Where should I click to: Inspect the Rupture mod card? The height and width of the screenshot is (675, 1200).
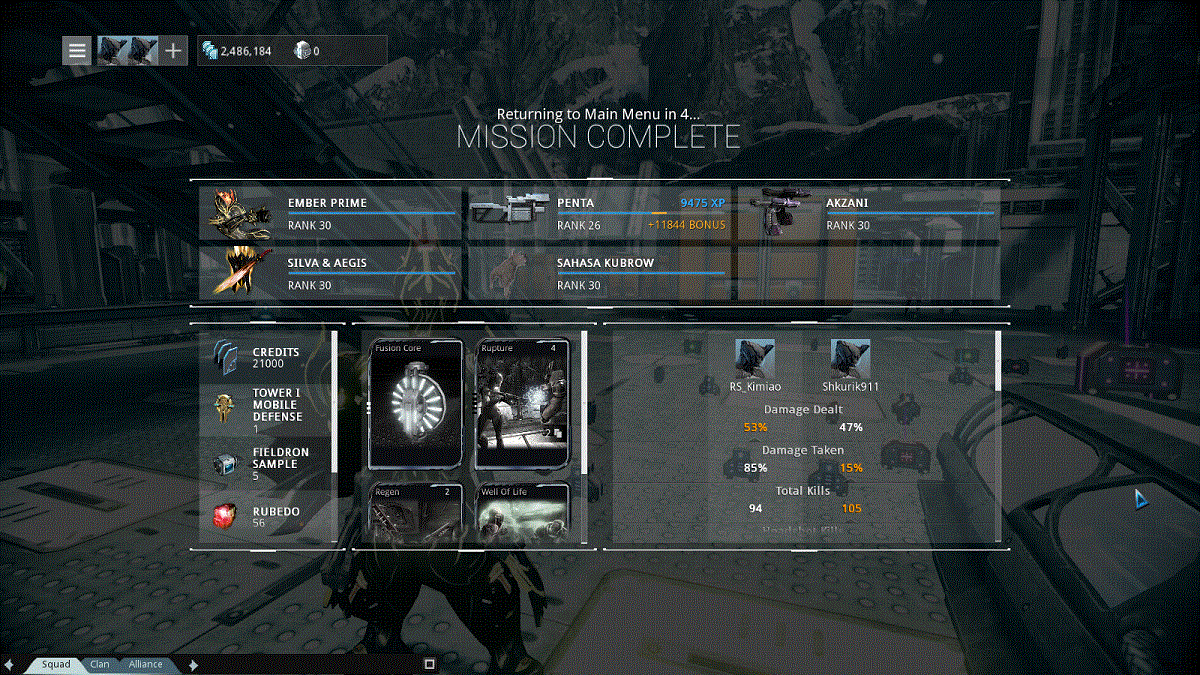522,404
